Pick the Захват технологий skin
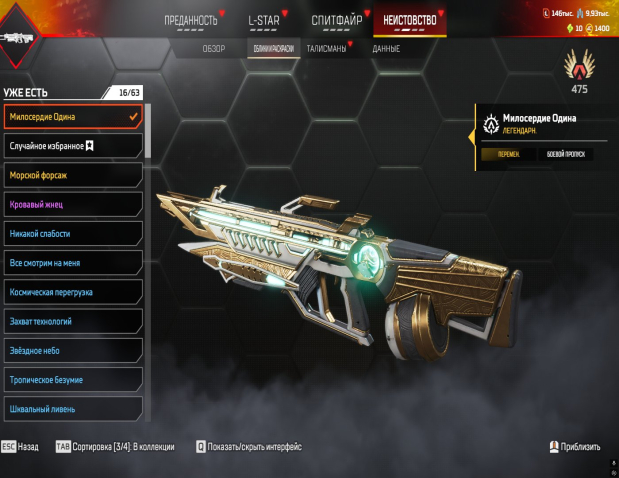This screenshot has height=478, width=619. click(73, 321)
